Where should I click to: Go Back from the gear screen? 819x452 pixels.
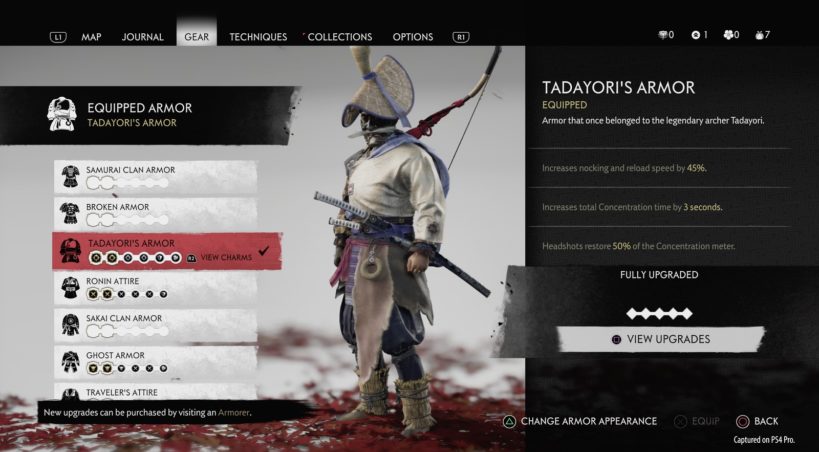[x=758, y=421]
